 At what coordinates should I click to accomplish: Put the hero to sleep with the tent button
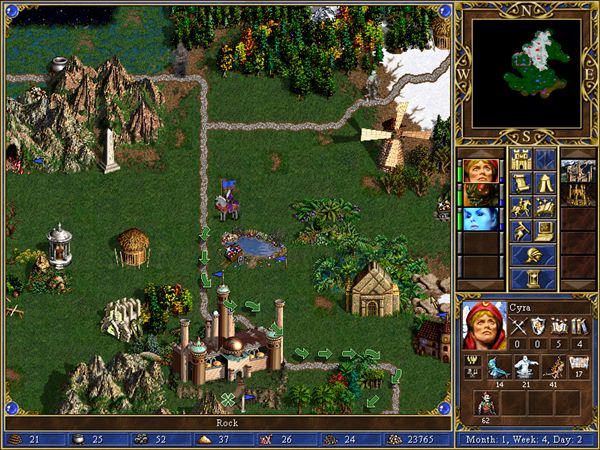click(x=544, y=183)
